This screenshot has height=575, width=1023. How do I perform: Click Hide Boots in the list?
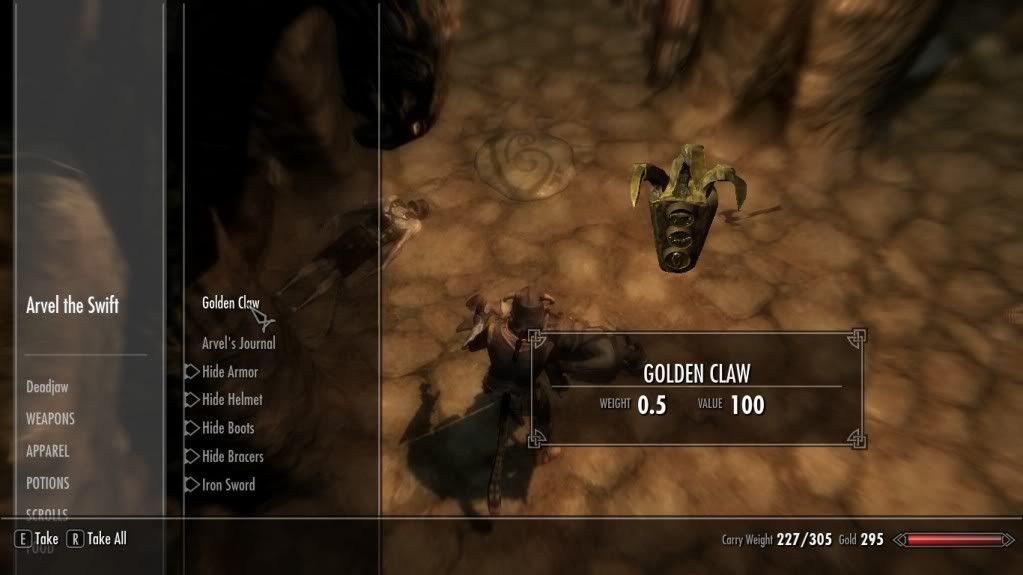[228, 428]
